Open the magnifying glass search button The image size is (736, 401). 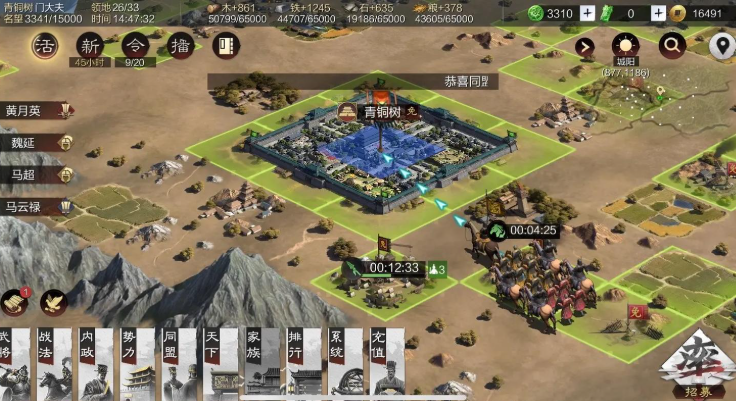[x=672, y=45]
